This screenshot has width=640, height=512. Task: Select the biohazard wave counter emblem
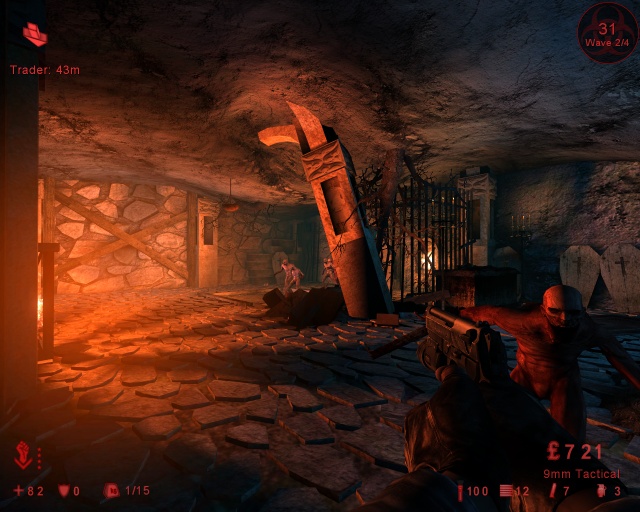coord(606,31)
